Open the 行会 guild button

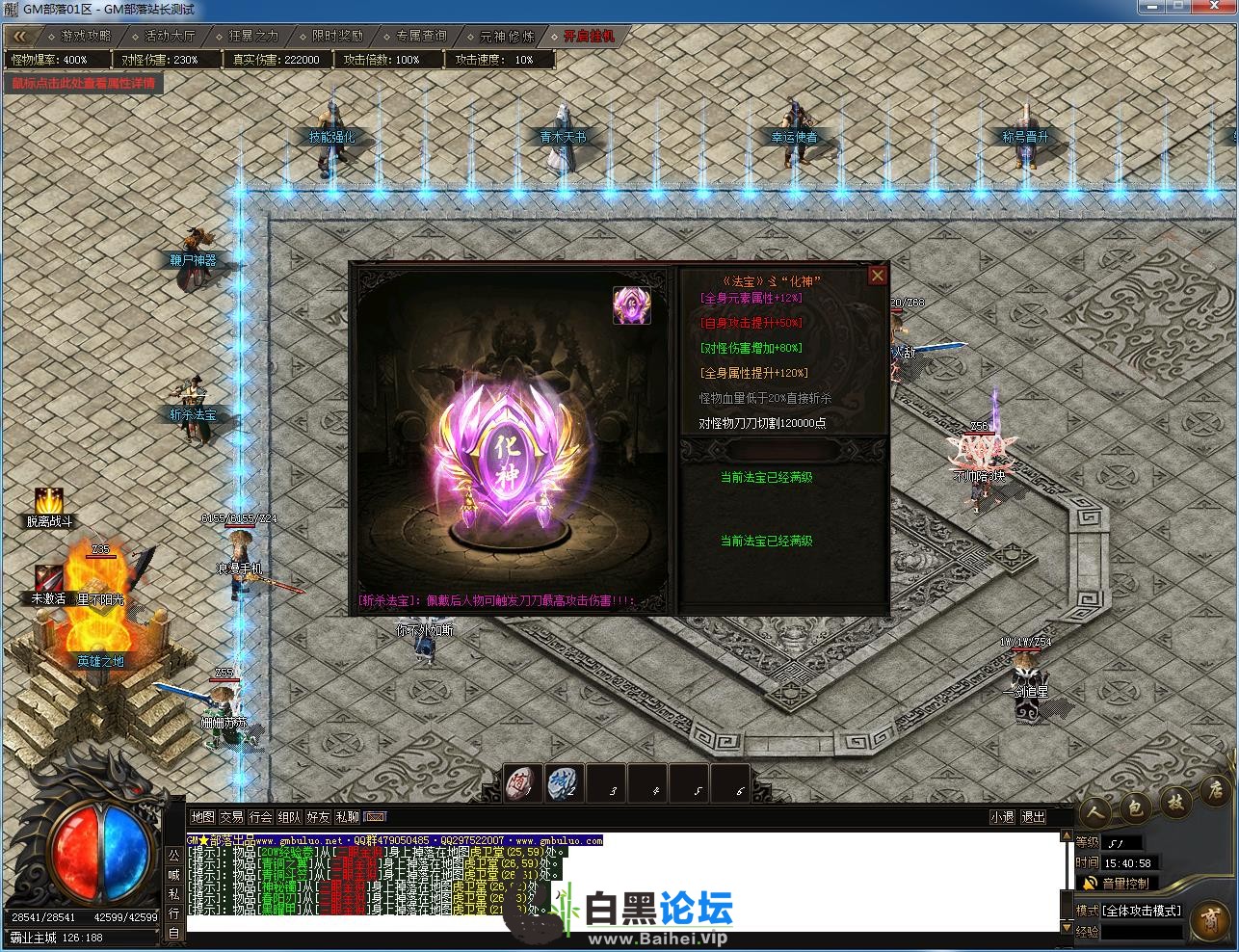(x=260, y=817)
